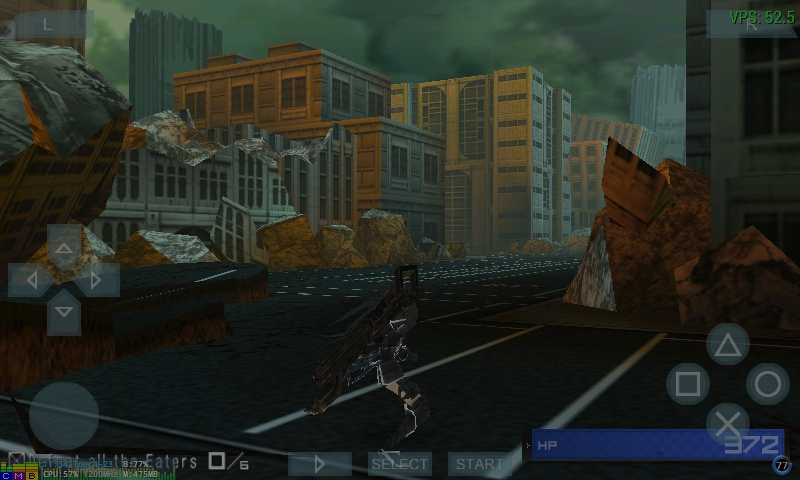The height and width of the screenshot is (480, 800).
Task: Tap the on-screen triangle button
Action: 727,345
